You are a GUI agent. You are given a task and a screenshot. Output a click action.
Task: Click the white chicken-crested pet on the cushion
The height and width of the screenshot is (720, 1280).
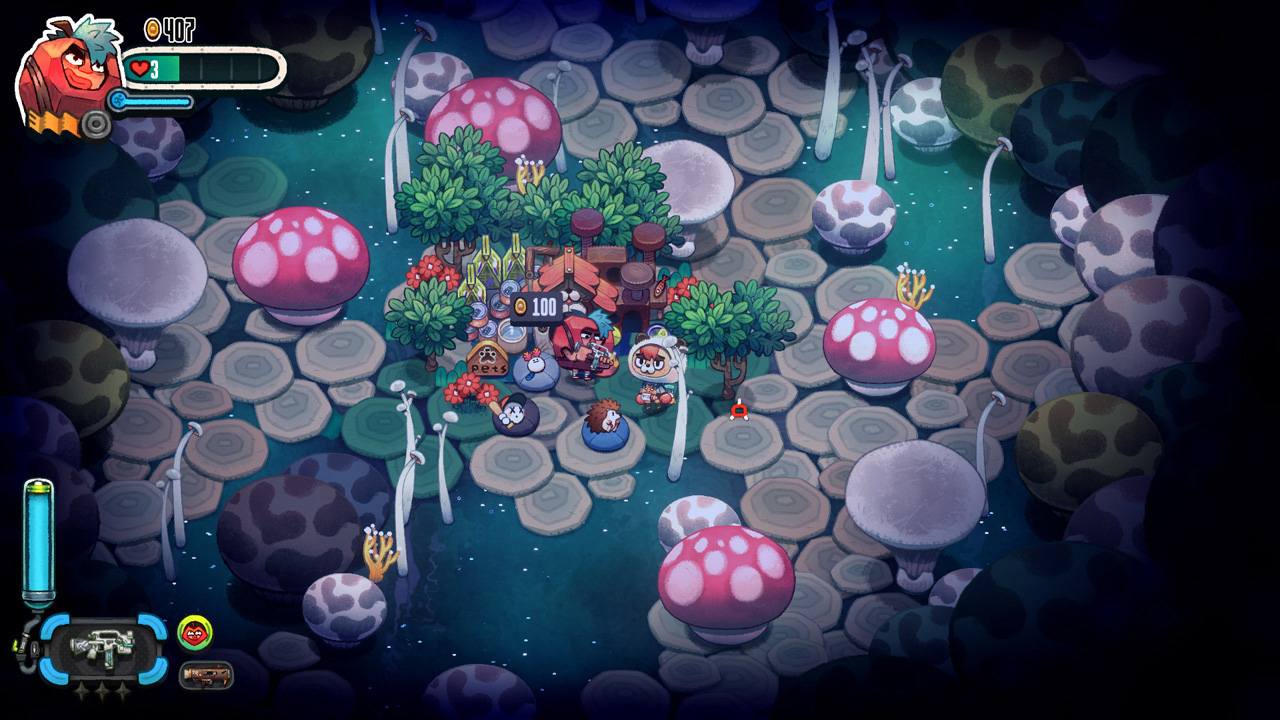coord(535,362)
